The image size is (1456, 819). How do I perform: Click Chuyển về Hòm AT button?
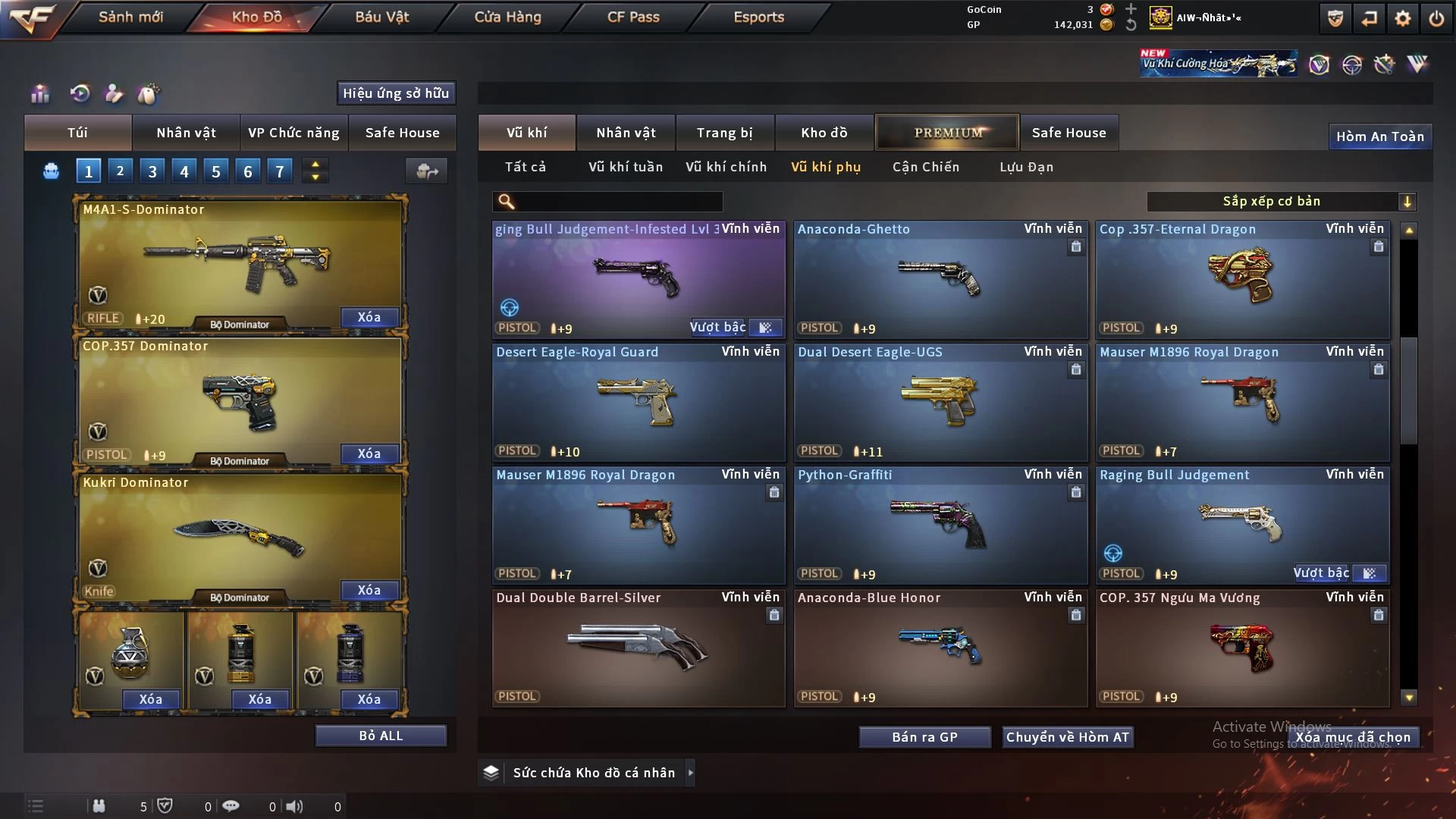(1067, 737)
